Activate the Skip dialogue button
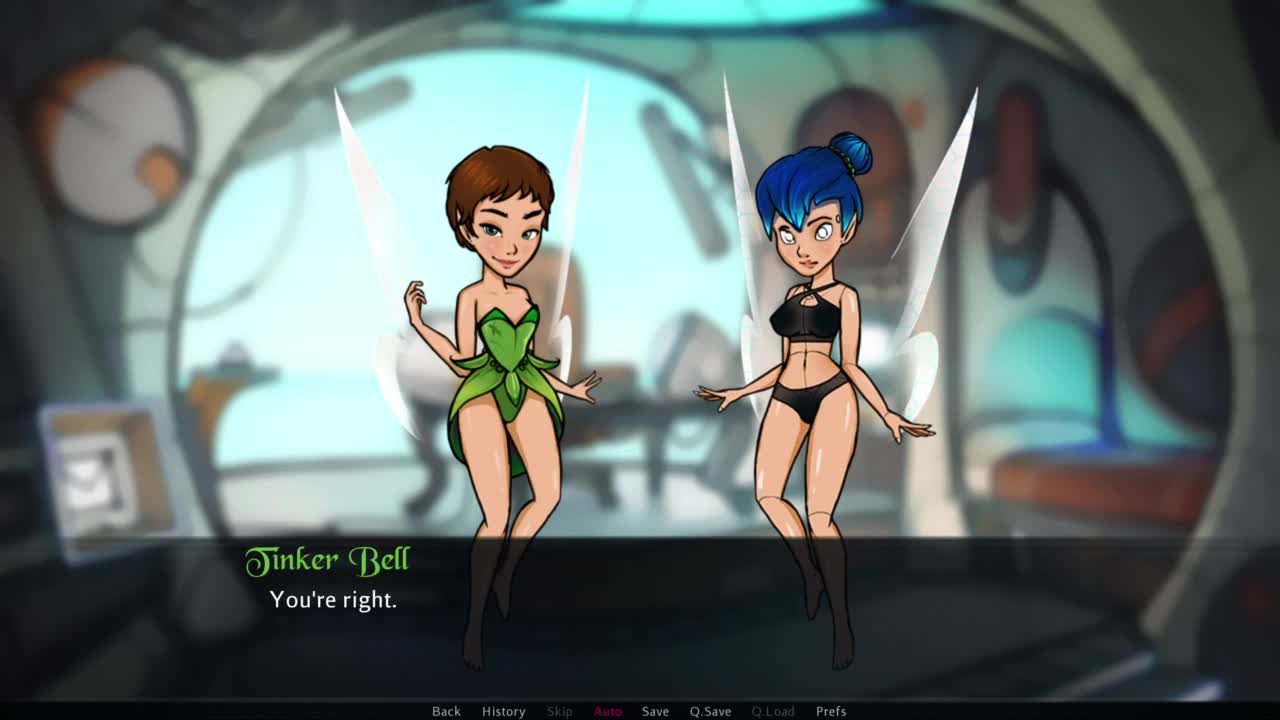This screenshot has width=1280, height=720. [x=560, y=711]
